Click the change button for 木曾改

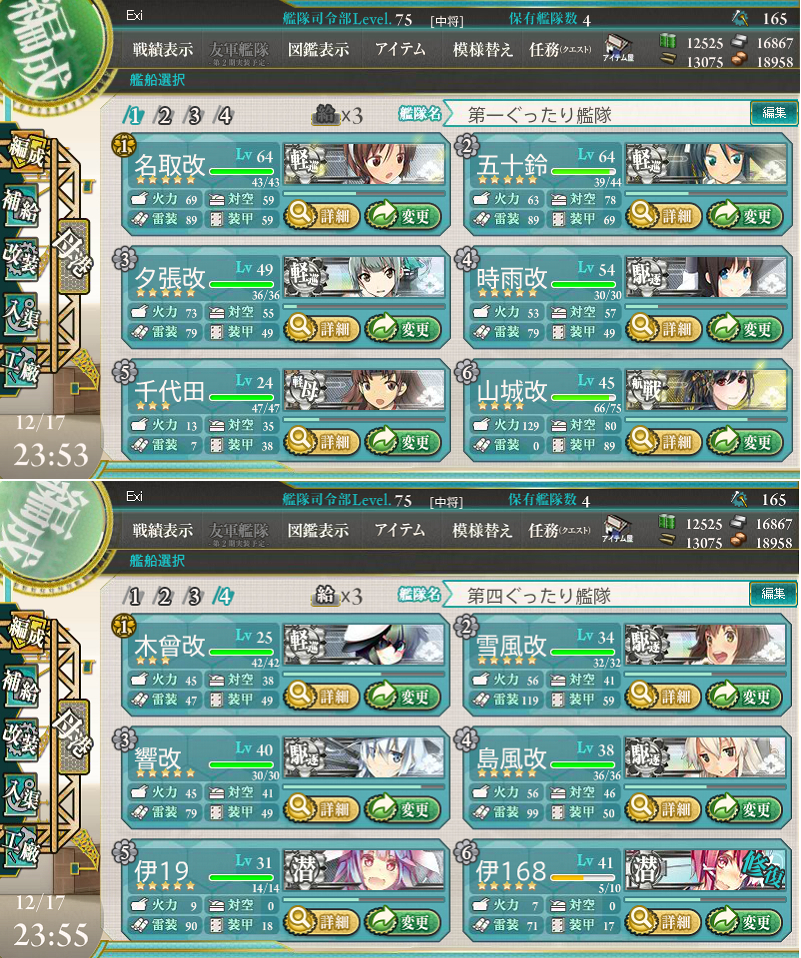404,696
